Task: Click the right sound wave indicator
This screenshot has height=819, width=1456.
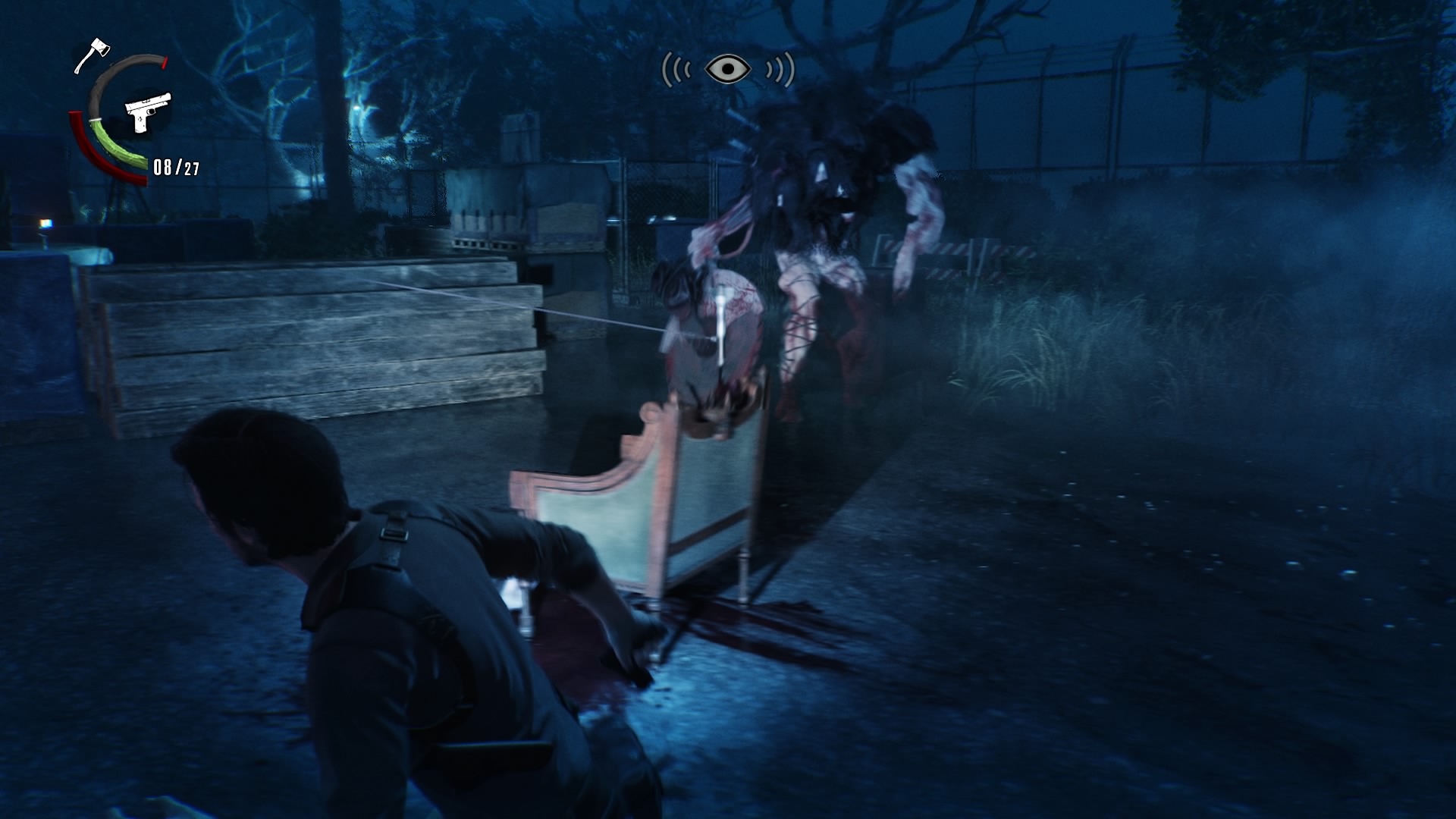Action: (x=779, y=69)
